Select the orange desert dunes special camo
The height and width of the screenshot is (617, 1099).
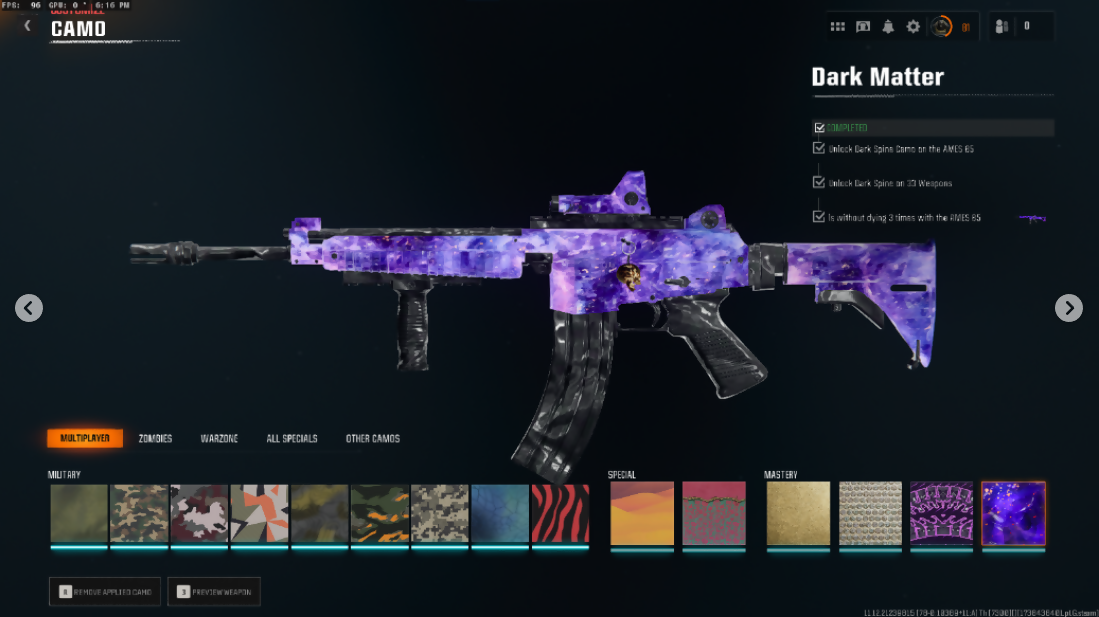coord(642,513)
